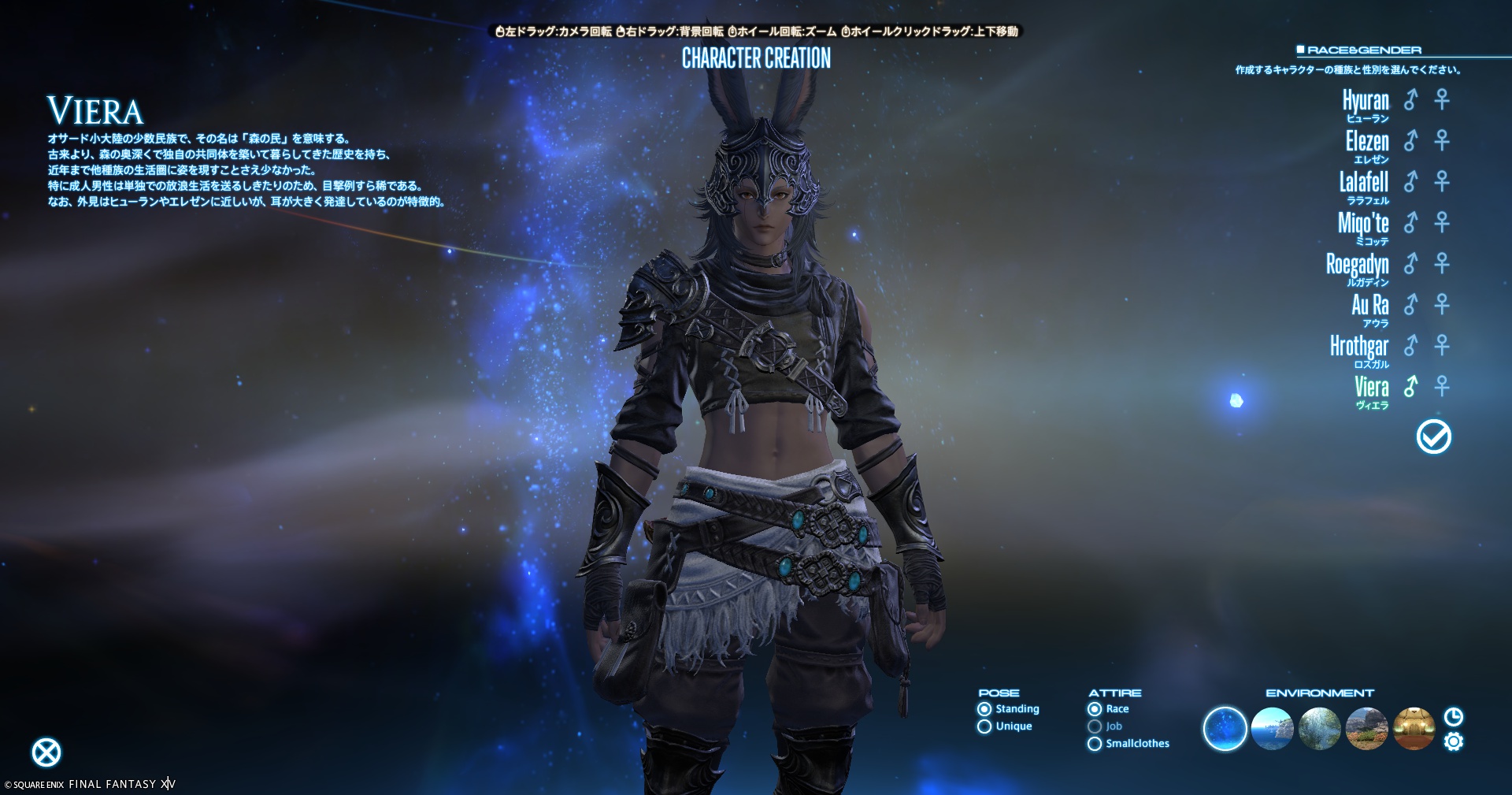Viewport: 1512px width, 795px height.
Task: Select the Standing pose option
Action: coord(984,709)
